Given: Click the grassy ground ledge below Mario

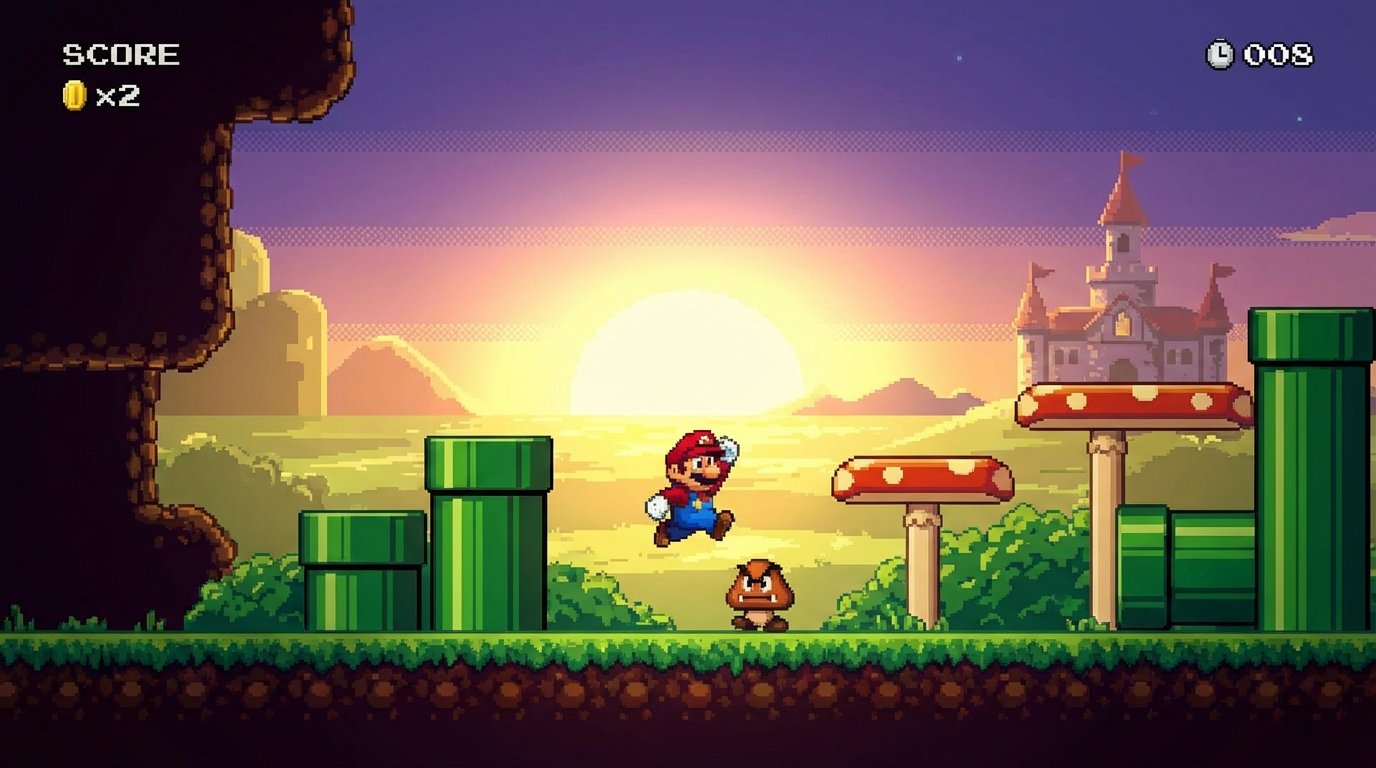Looking at the screenshot, I should pyautogui.click(x=700, y=650).
